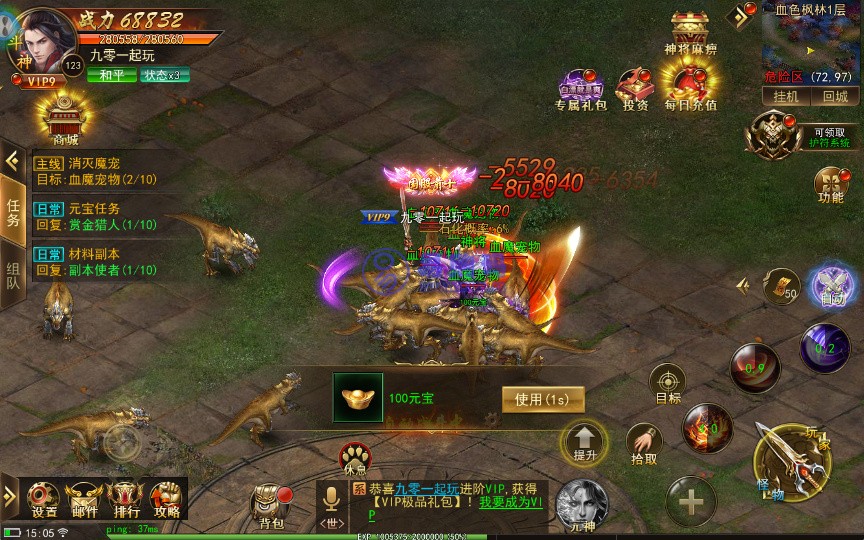Image resolution: width=864 pixels, height=540 pixels.
Task: Open the 商城 shop
Action: (x=65, y=120)
